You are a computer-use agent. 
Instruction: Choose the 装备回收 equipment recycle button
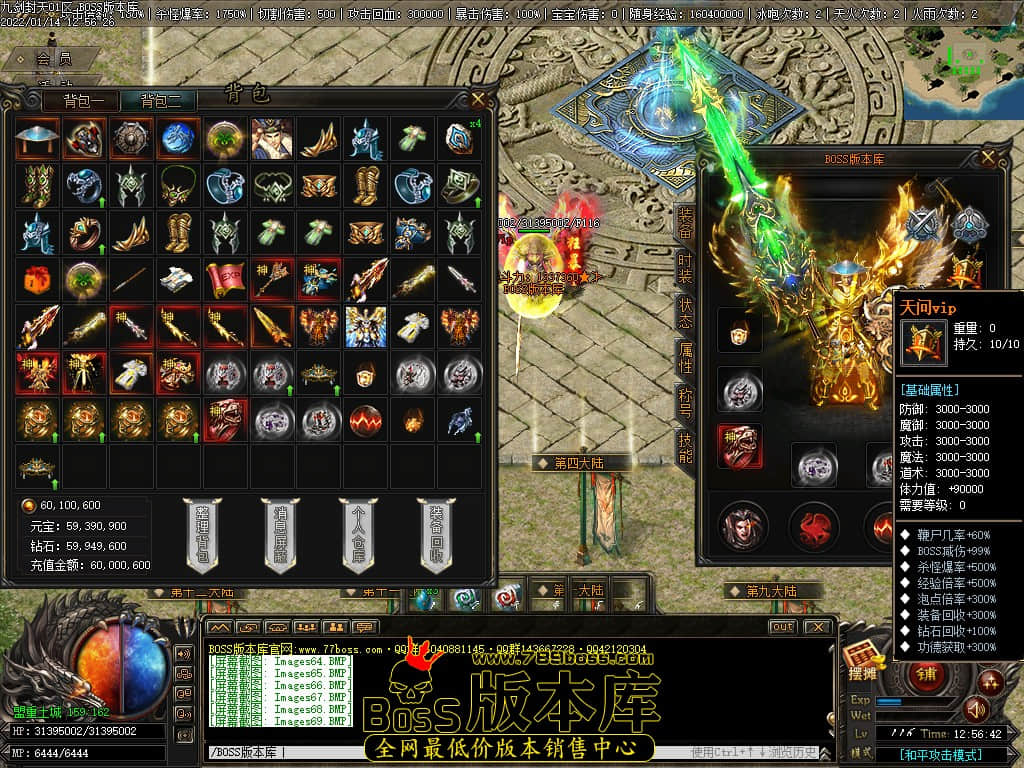[435, 537]
